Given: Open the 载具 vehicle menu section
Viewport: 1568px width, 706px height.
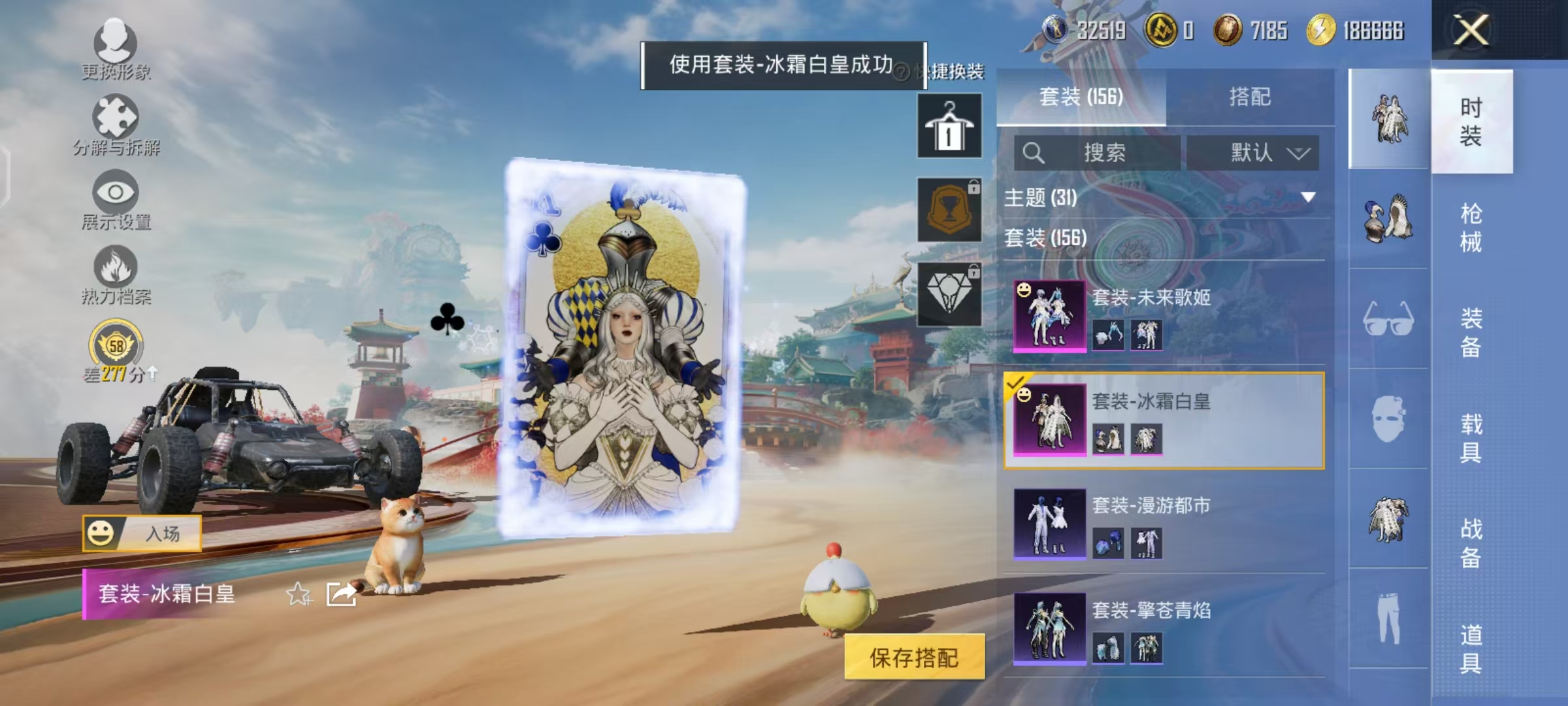Looking at the screenshot, I should [x=1472, y=437].
